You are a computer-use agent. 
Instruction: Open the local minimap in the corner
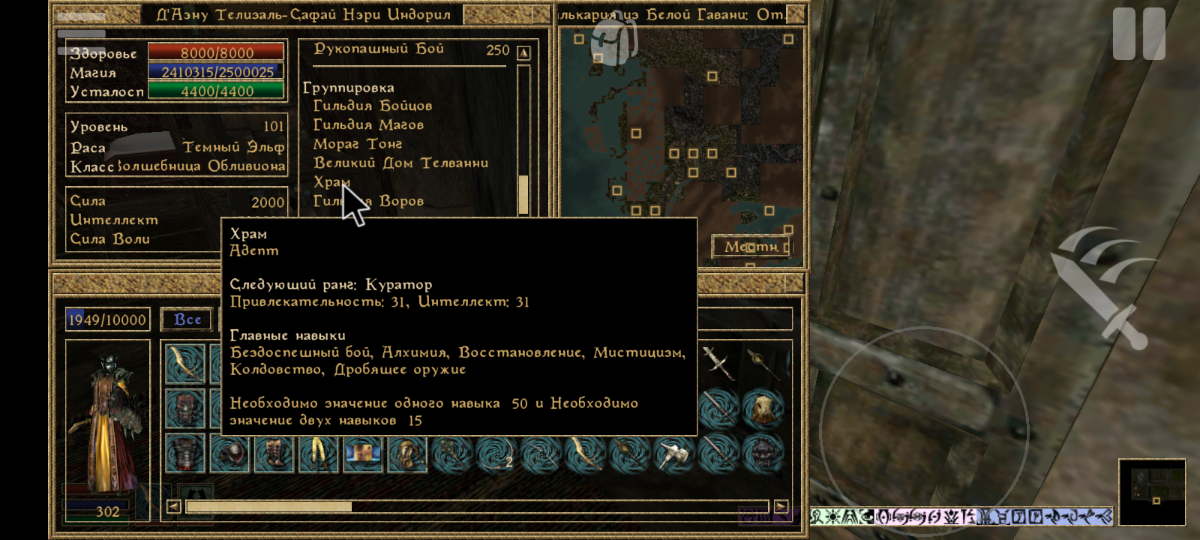[x=1151, y=491]
